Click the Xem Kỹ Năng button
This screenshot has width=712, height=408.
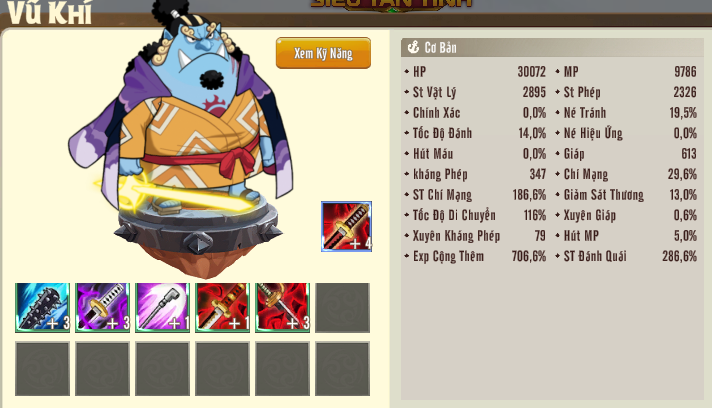[323, 53]
